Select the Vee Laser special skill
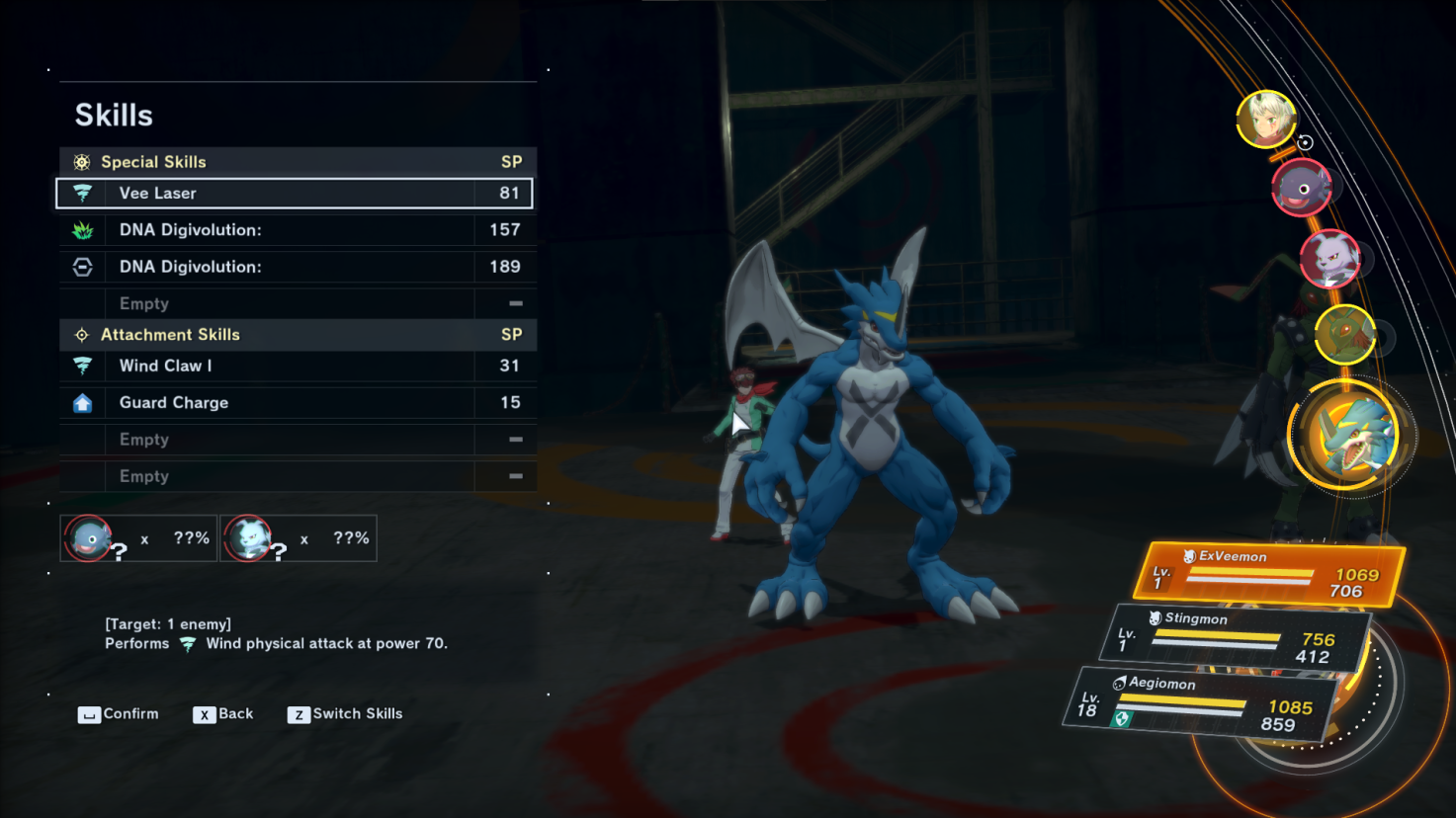The height and width of the screenshot is (818, 1456). click(295, 194)
